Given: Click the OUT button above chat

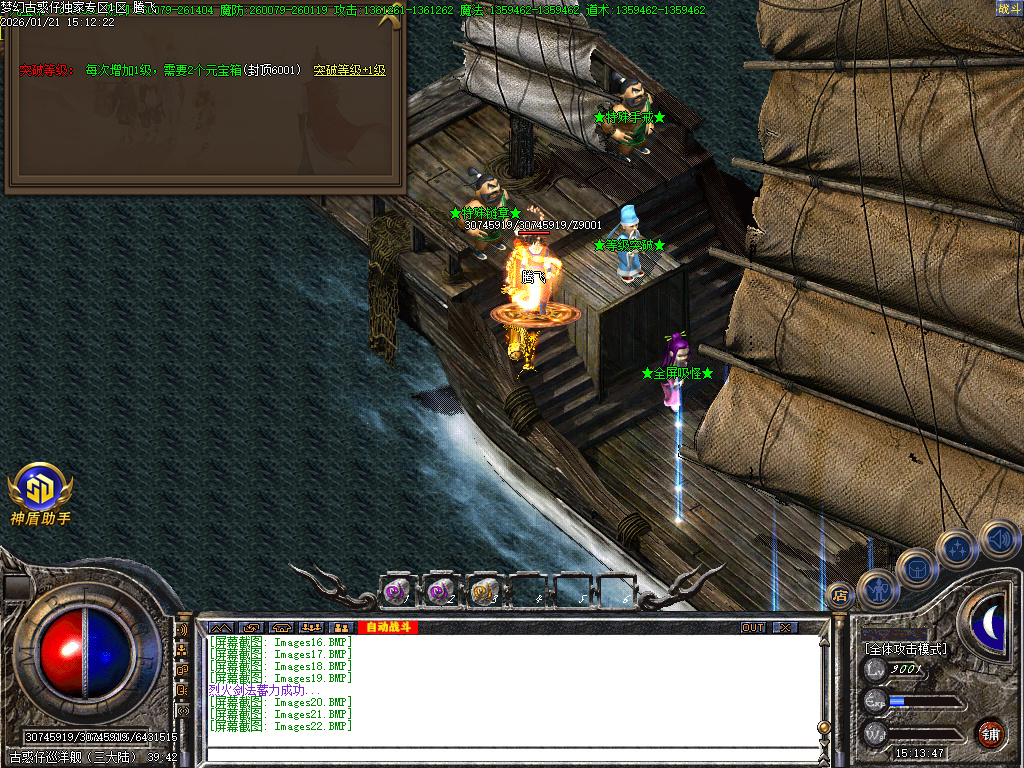Looking at the screenshot, I should pos(752,628).
